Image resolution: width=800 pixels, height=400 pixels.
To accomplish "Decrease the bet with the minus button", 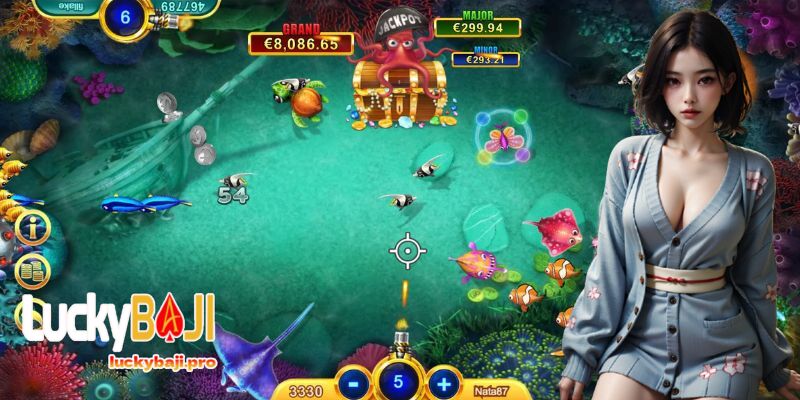I will click(353, 383).
